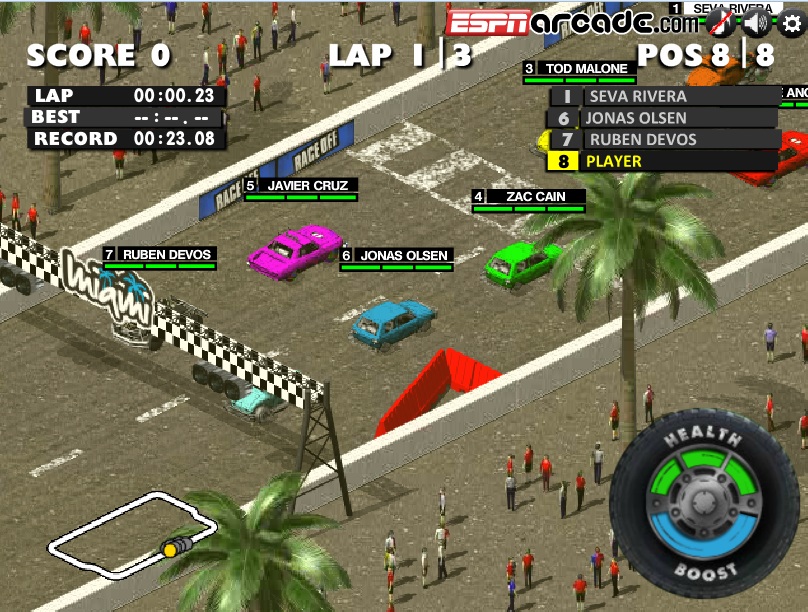Select the highlighted PLAYER standings row
The width and height of the screenshot is (808, 612).
click(x=664, y=161)
